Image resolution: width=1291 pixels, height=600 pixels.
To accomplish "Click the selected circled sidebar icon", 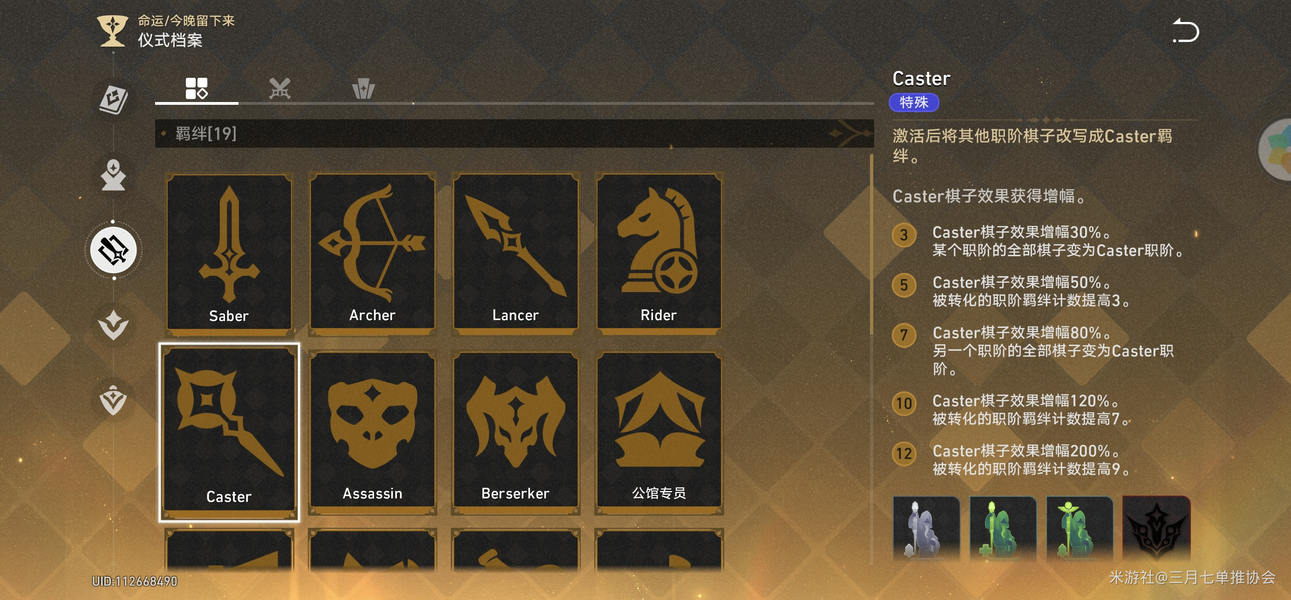I will 113,249.
